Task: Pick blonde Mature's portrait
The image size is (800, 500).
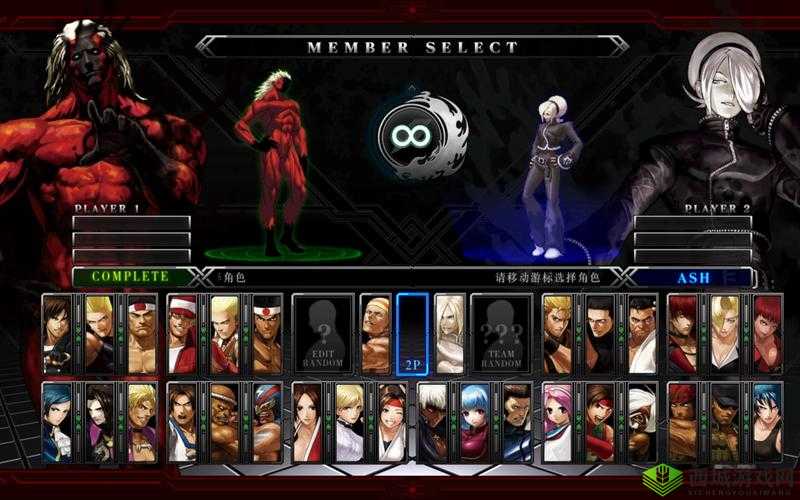Action: pos(725,333)
